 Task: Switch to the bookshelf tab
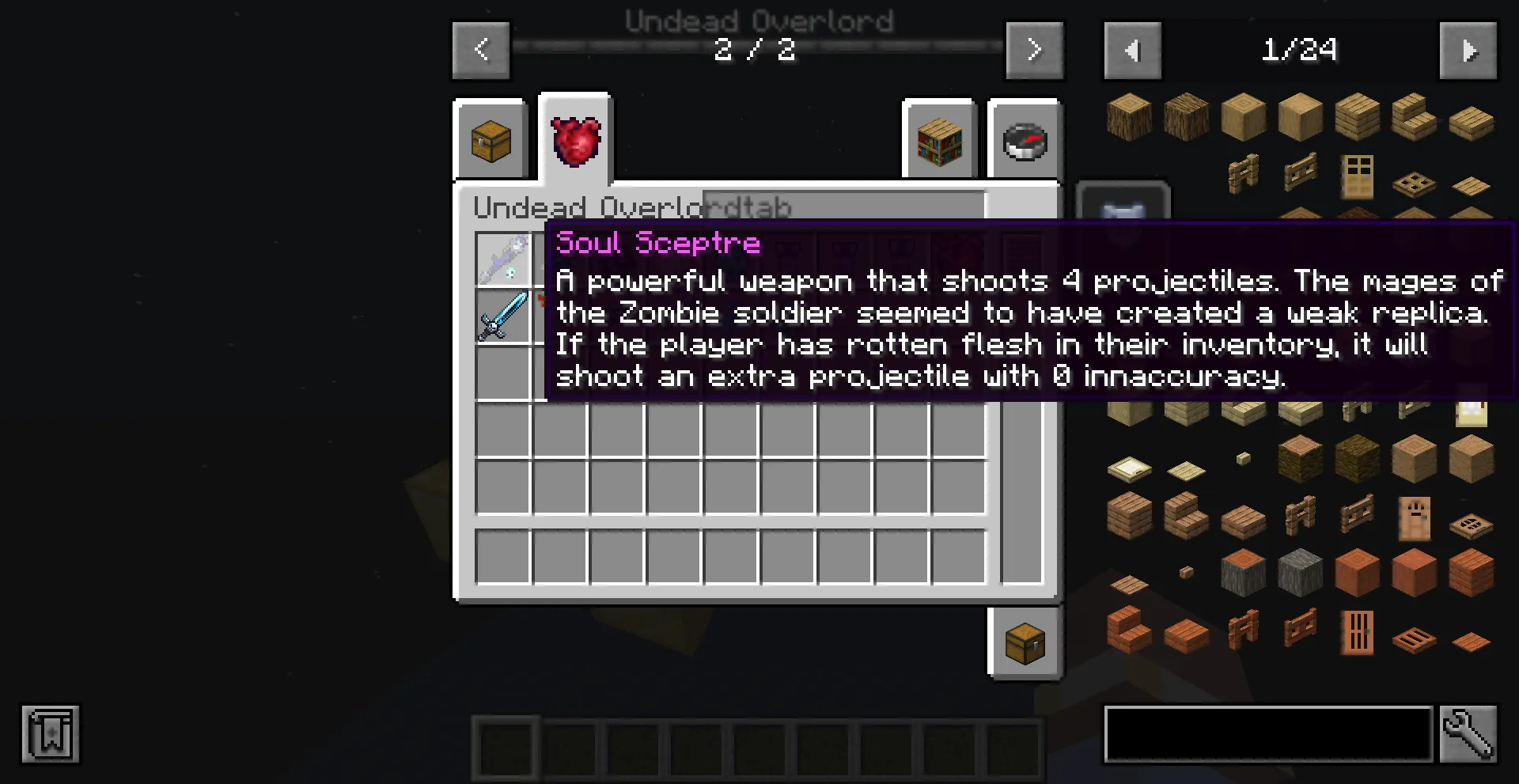[938, 141]
